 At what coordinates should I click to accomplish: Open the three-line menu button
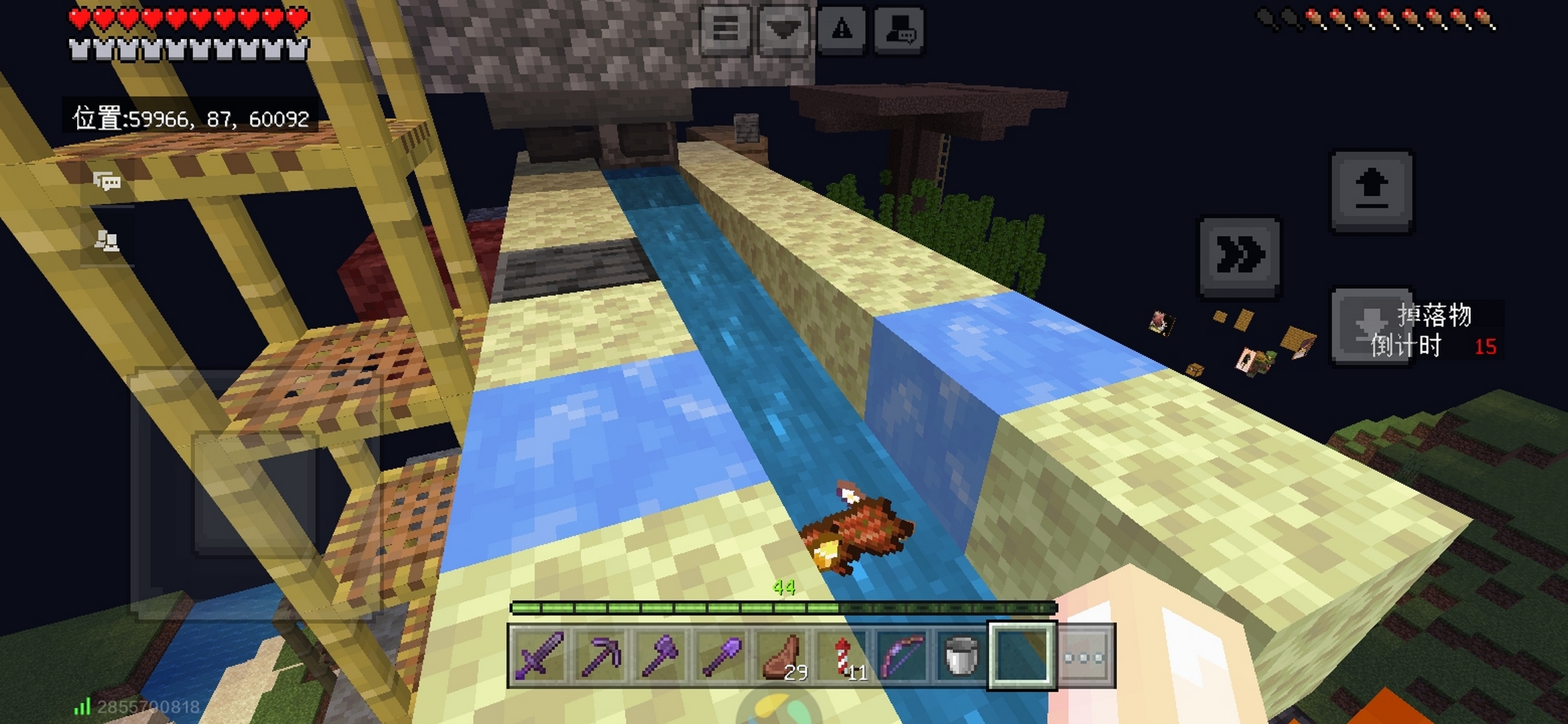point(726,30)
